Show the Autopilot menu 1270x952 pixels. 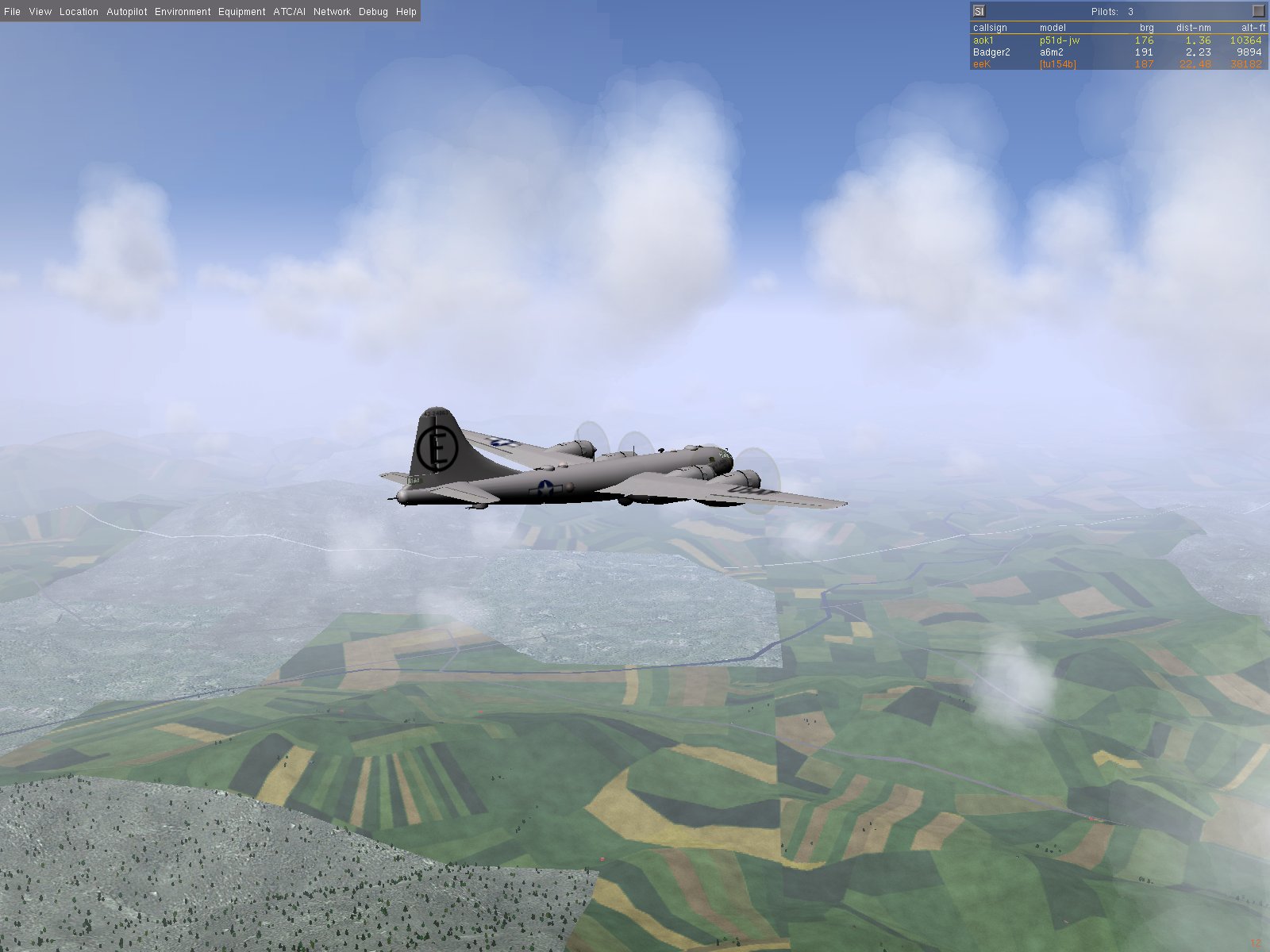(127, 12)
